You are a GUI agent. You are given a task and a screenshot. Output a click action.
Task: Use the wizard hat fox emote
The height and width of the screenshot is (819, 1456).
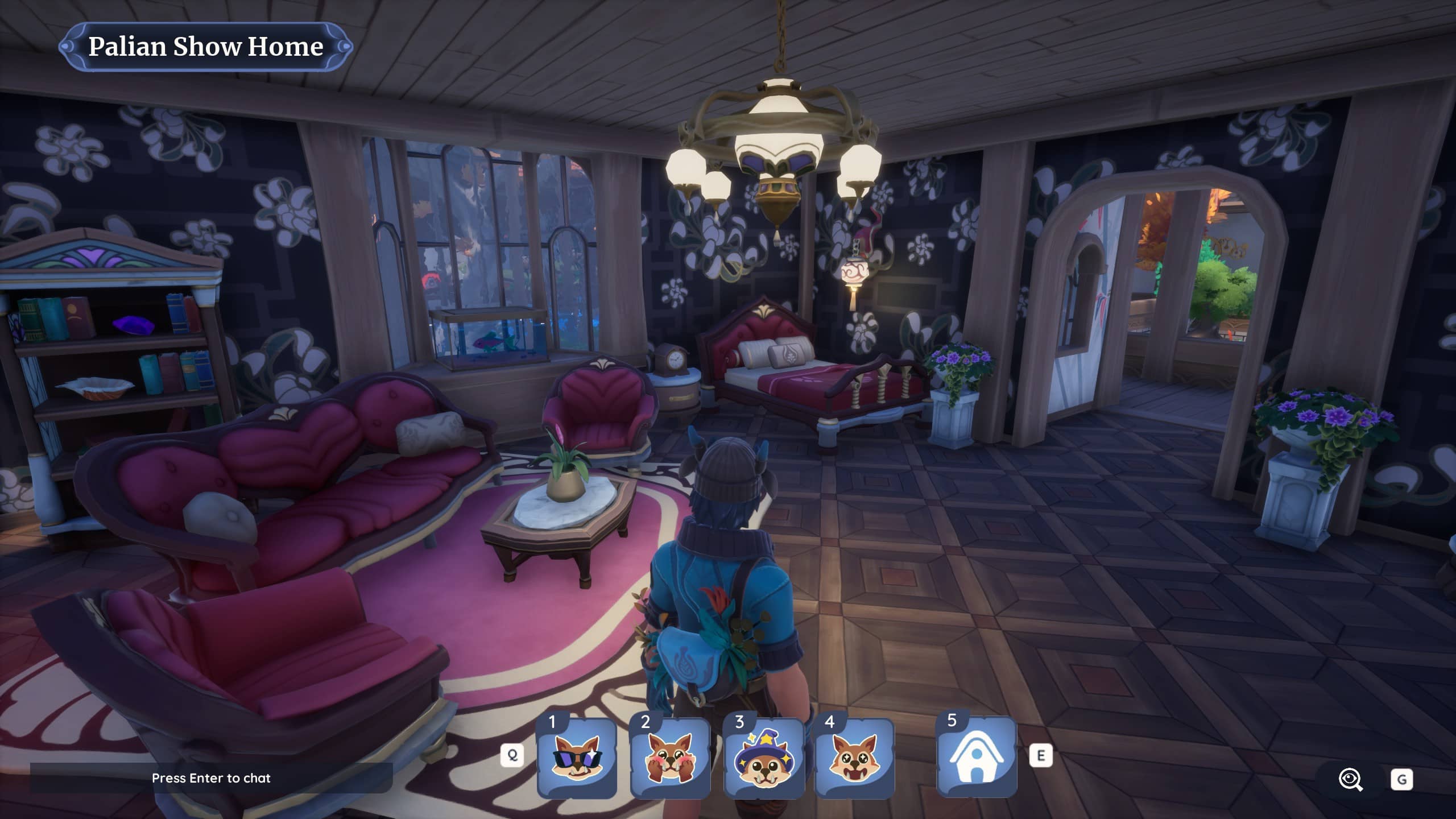tap(763, 758)
